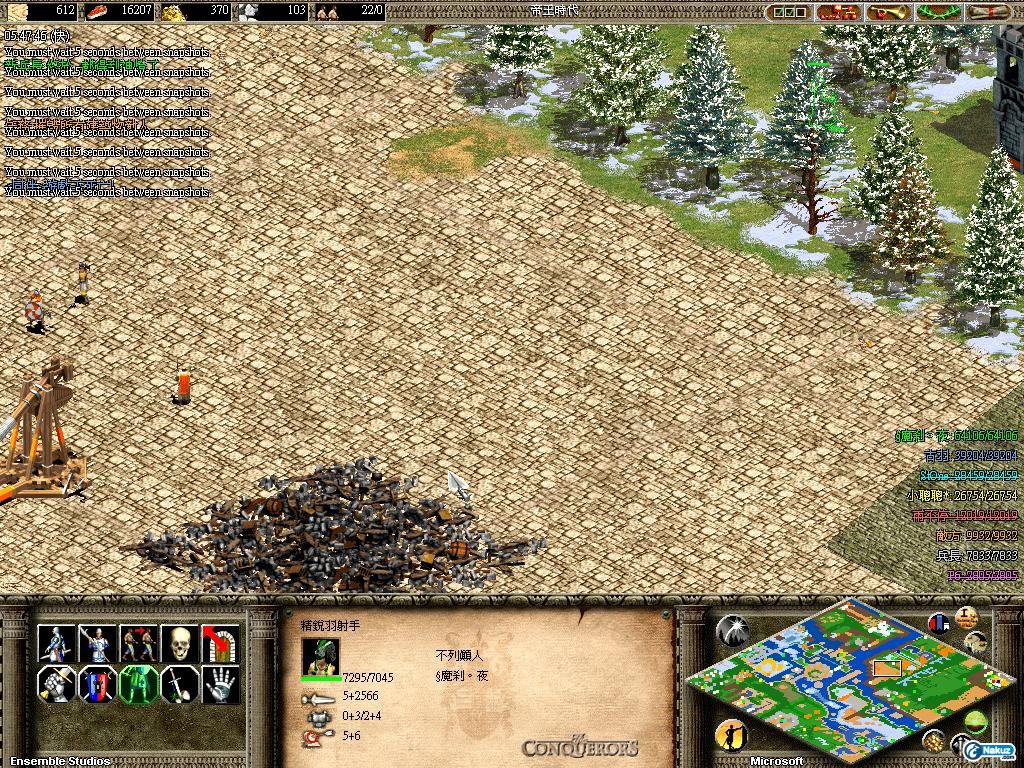Click the idle villager button below minimap
Viewport: 1024px width, 768px height.
(x=731, y=735)
